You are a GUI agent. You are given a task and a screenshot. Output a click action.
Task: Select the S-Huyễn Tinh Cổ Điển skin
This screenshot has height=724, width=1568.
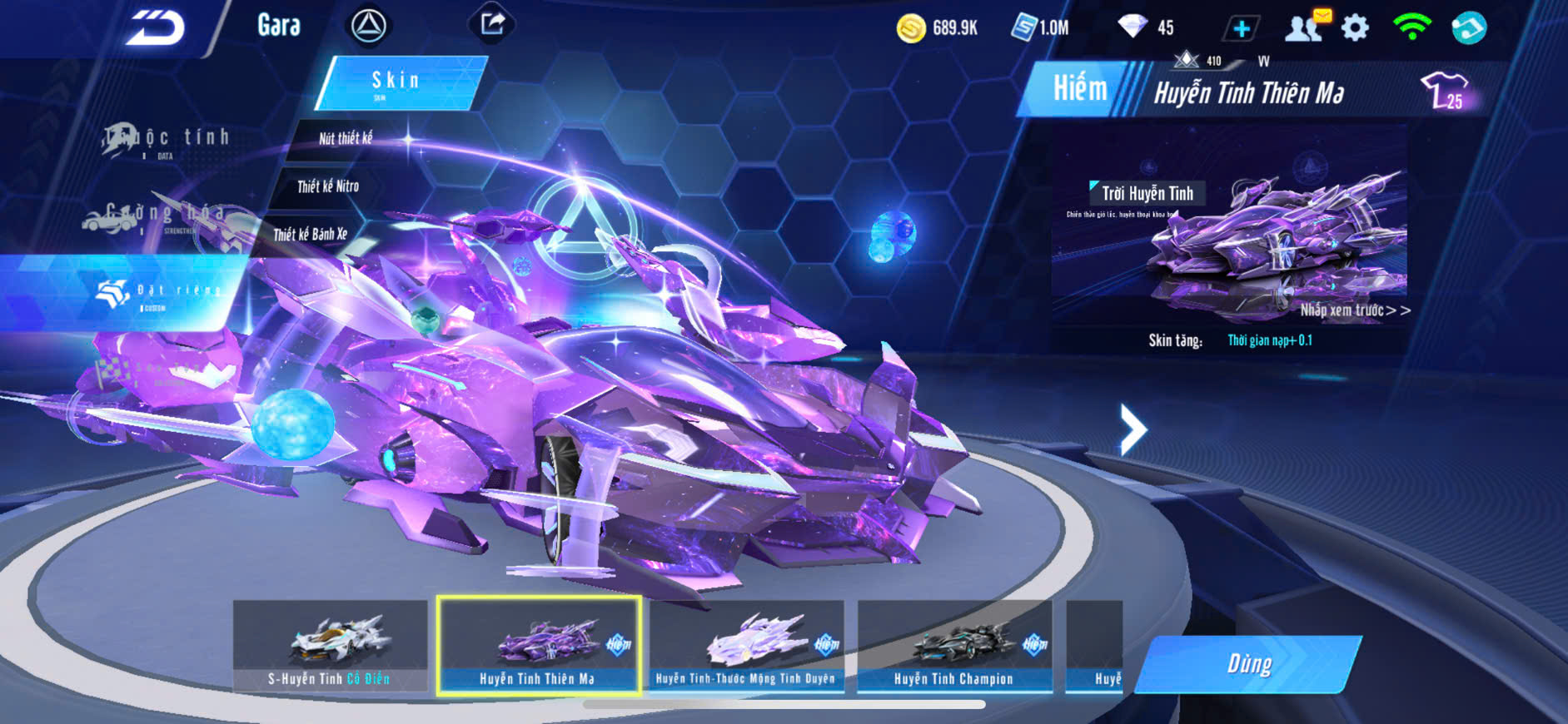(330, 646)
